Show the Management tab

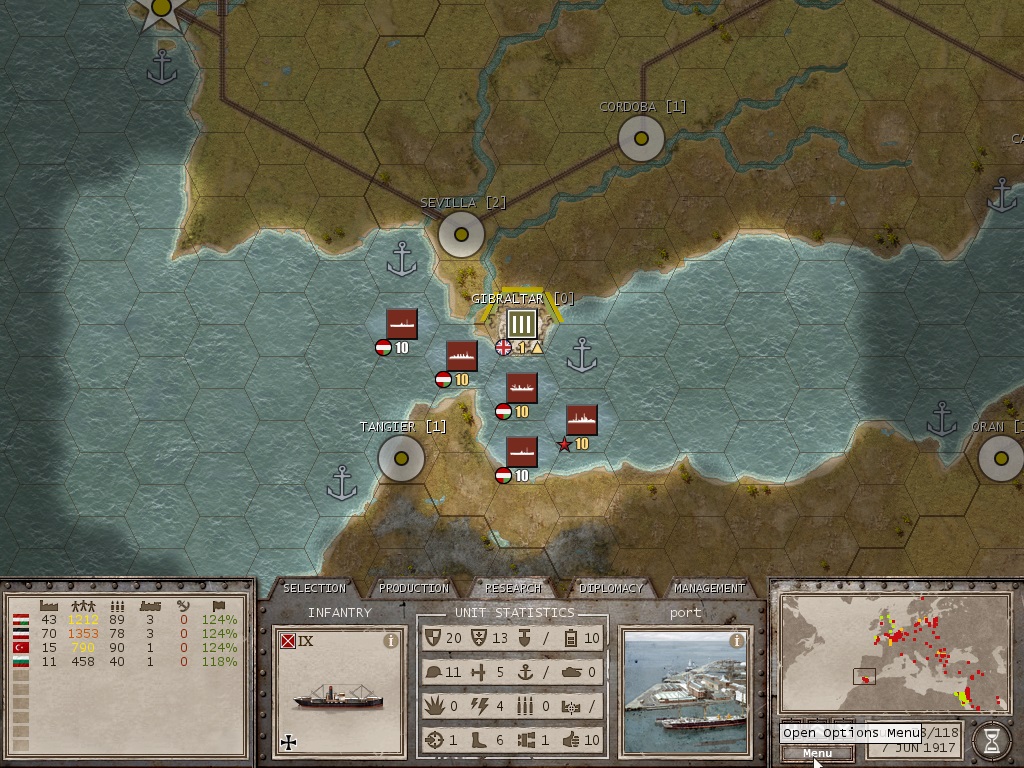point(709,588)
